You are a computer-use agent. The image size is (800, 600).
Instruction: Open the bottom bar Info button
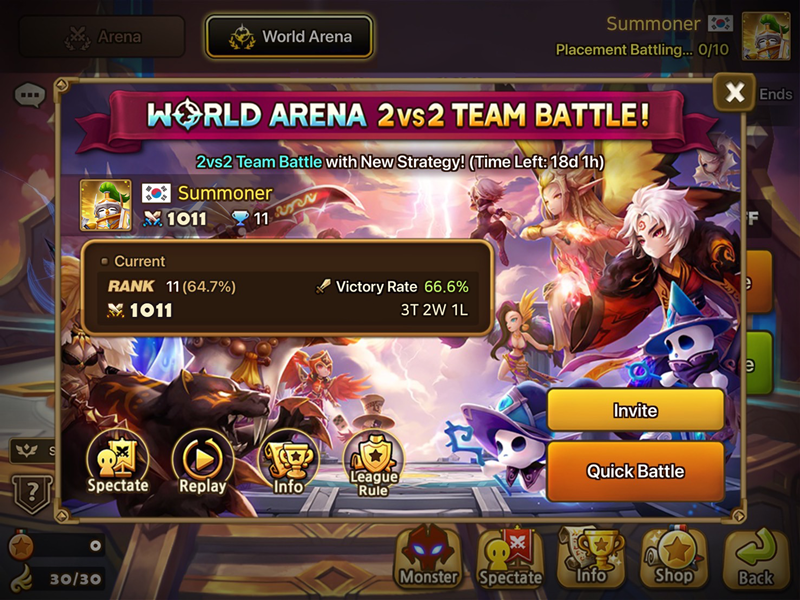(591, 556)
